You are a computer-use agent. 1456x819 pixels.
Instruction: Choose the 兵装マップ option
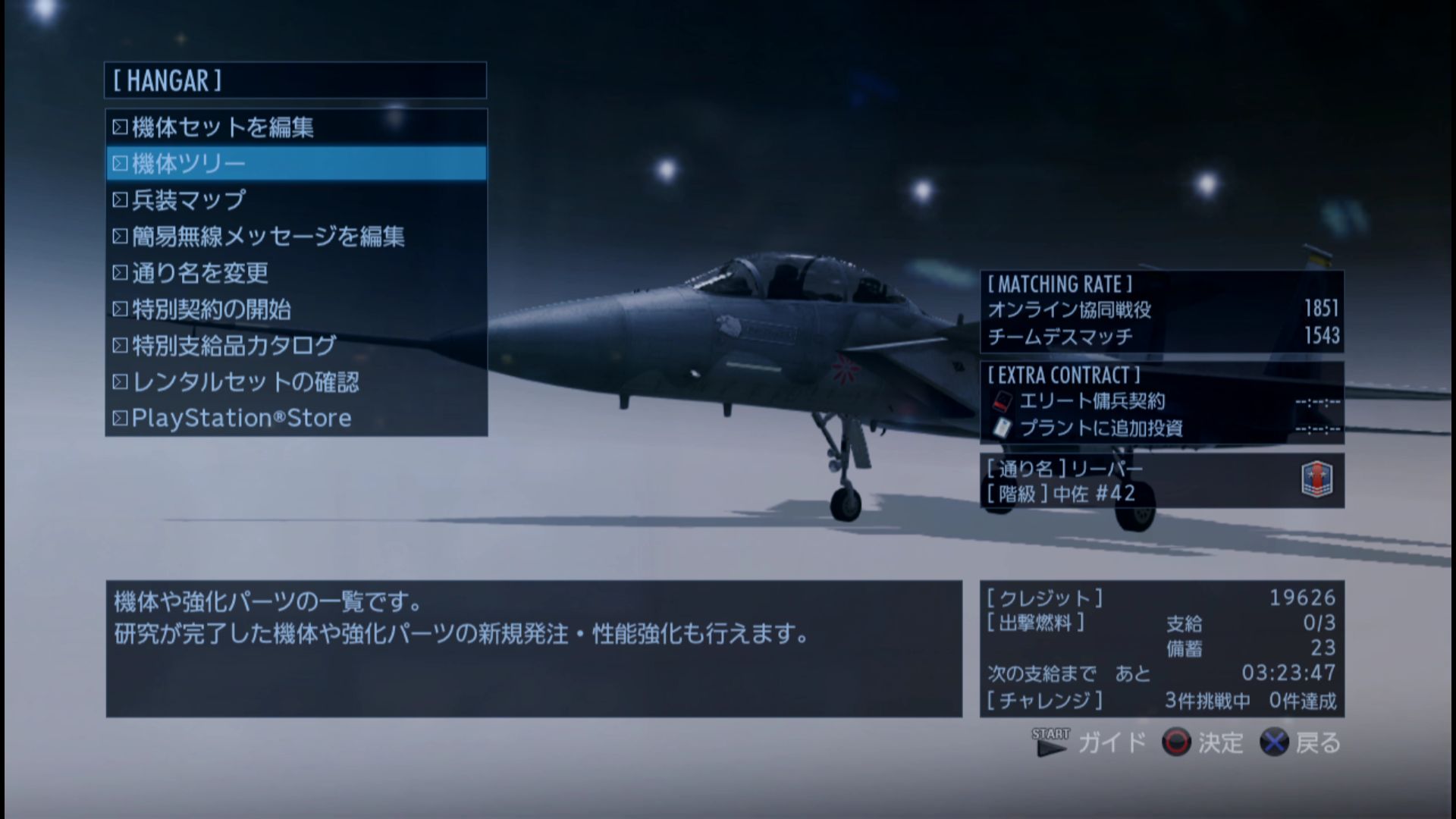pos(296,200)
